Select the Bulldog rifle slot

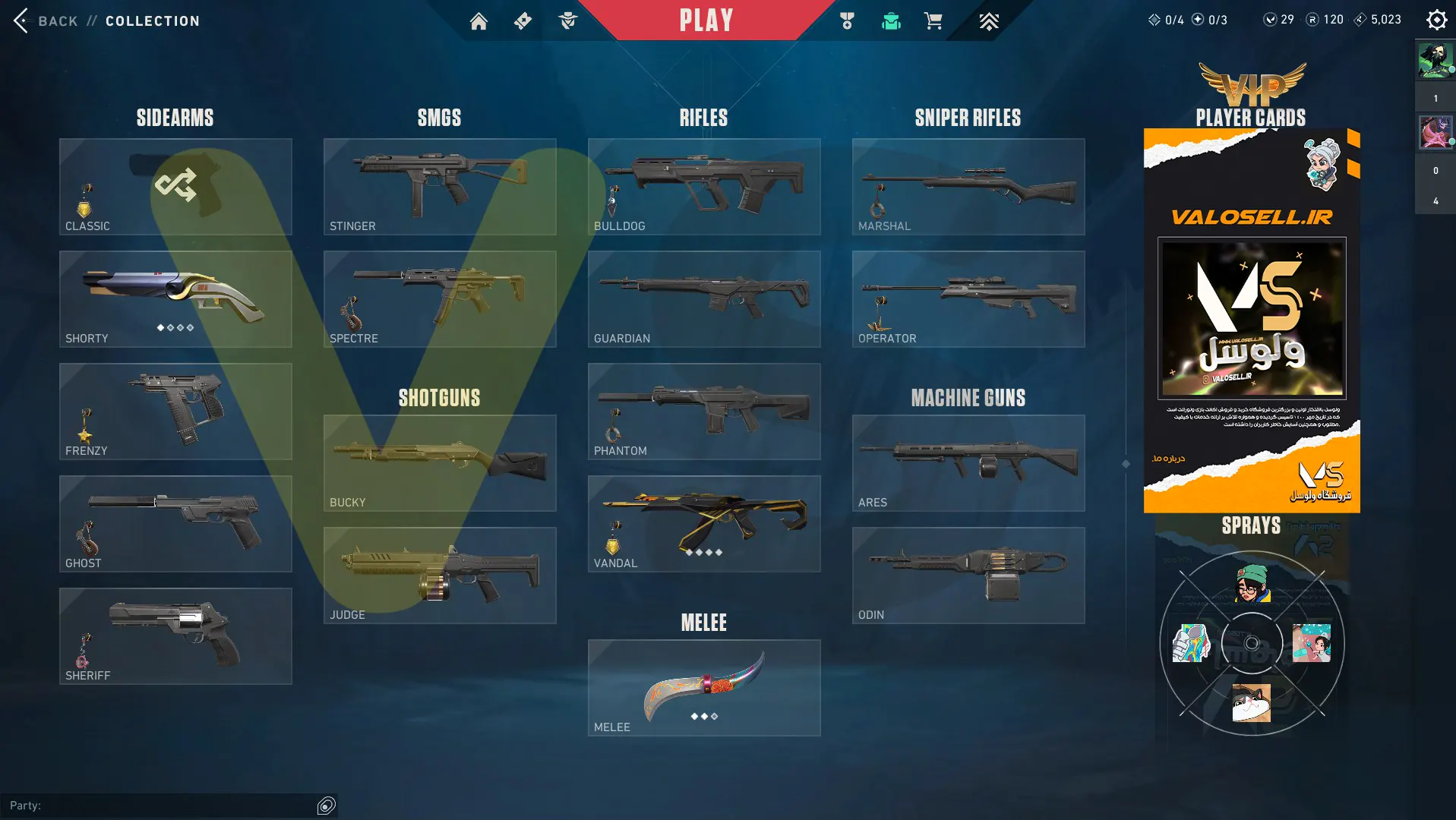point(704,187)
